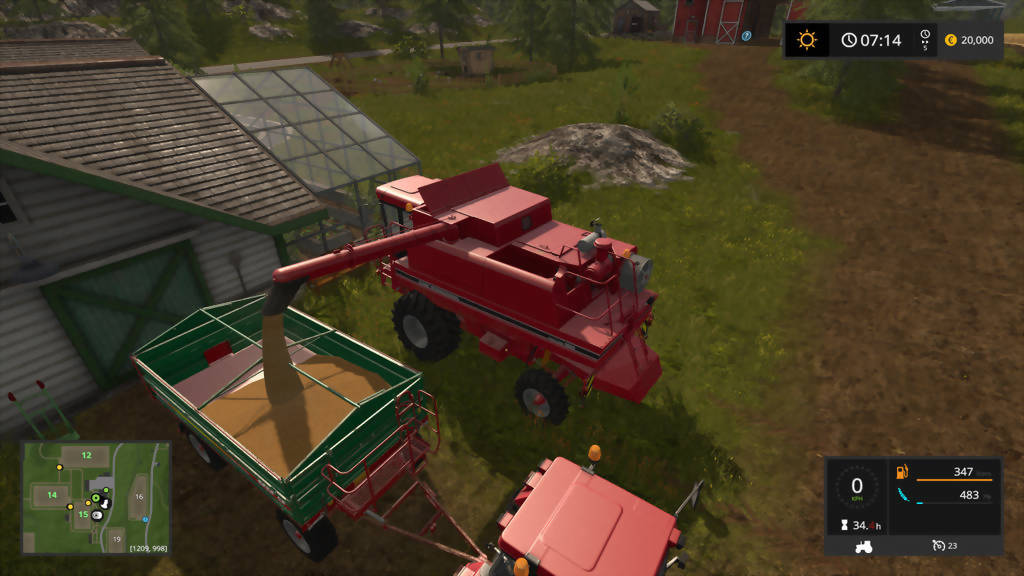Select field 12 on the minimap
Screen dimensions: 1024x576
87,455
